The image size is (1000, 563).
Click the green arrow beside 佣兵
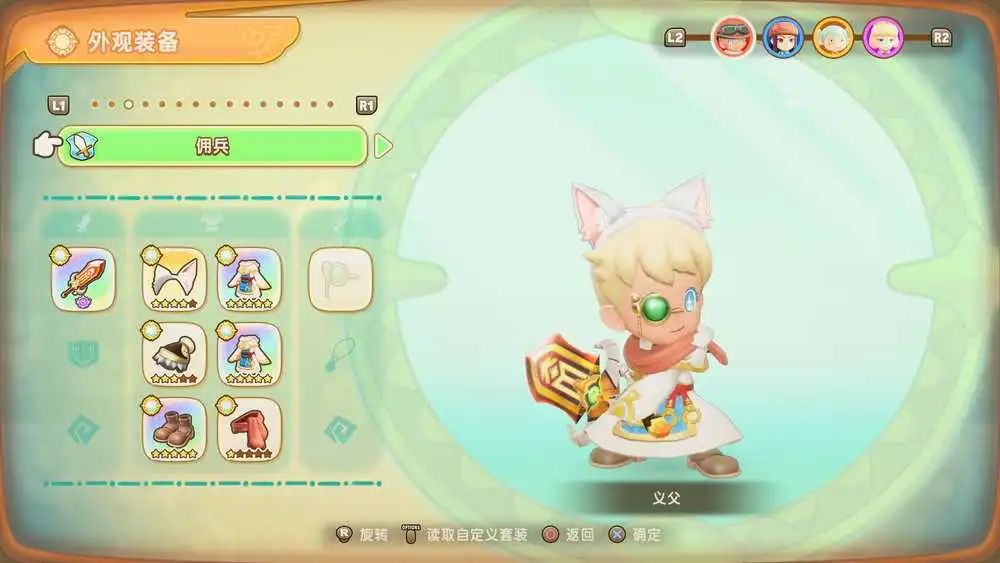tap(383, 146)
